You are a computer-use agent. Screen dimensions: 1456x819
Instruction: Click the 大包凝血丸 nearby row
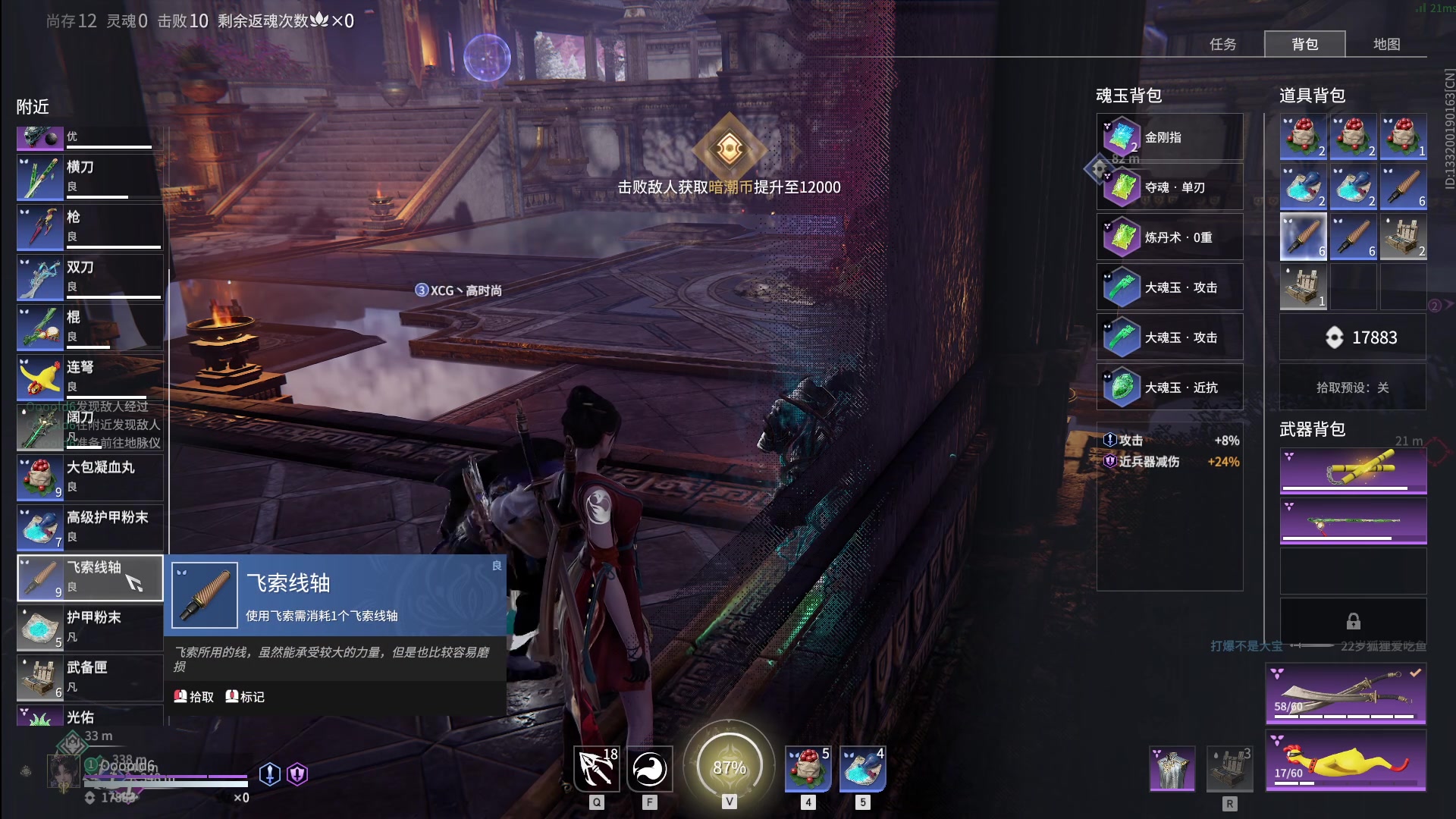[x=89, y=477]
